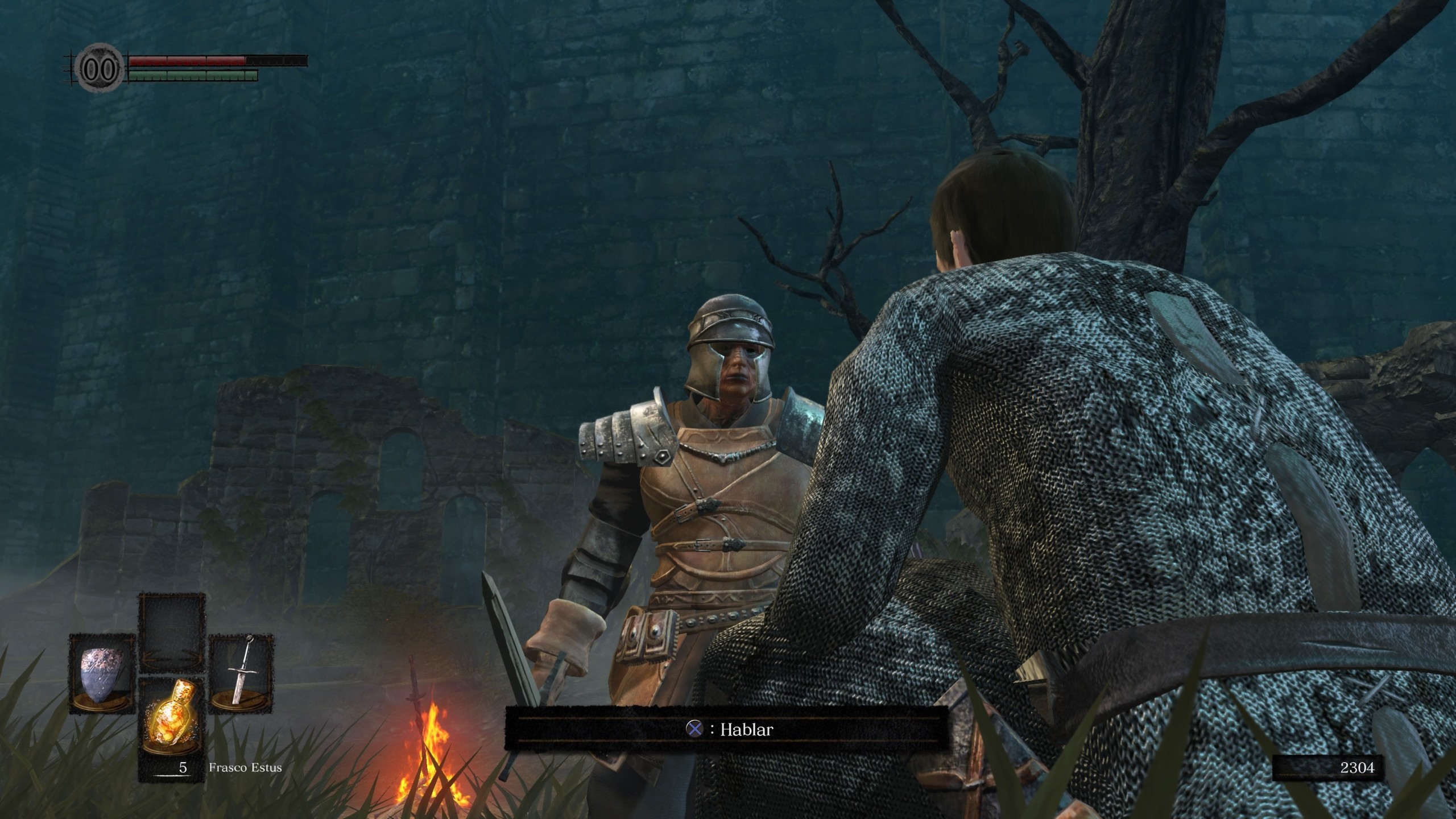
Task: Click the Frasco Estus label text
Action: [x=246, y=767]
